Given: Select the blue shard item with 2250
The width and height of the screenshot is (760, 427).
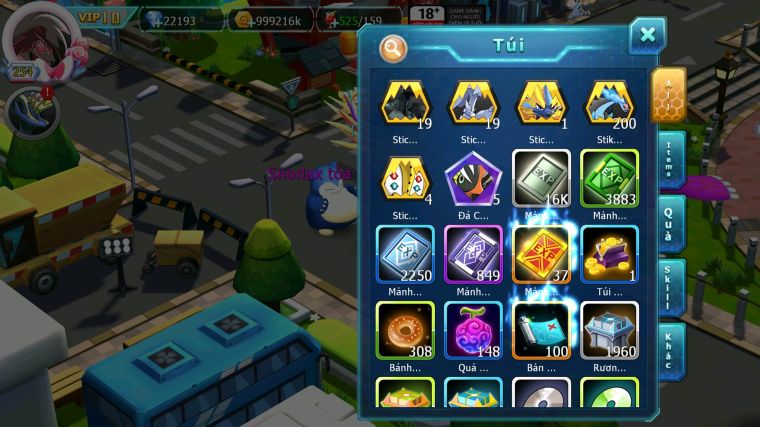Looking at the screenshot, I should (405, 254).
